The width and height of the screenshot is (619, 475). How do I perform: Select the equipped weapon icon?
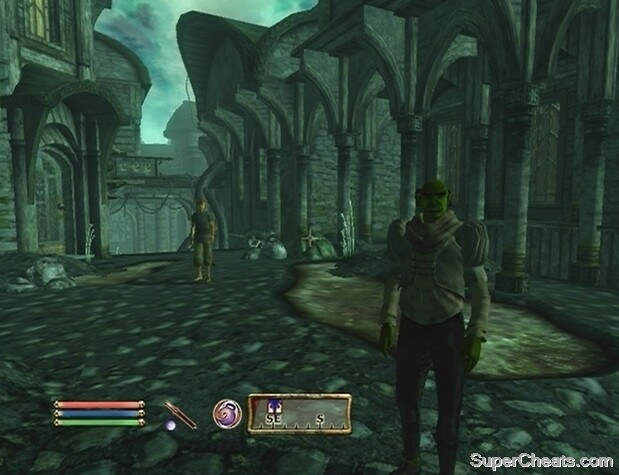tap(180, 414)
